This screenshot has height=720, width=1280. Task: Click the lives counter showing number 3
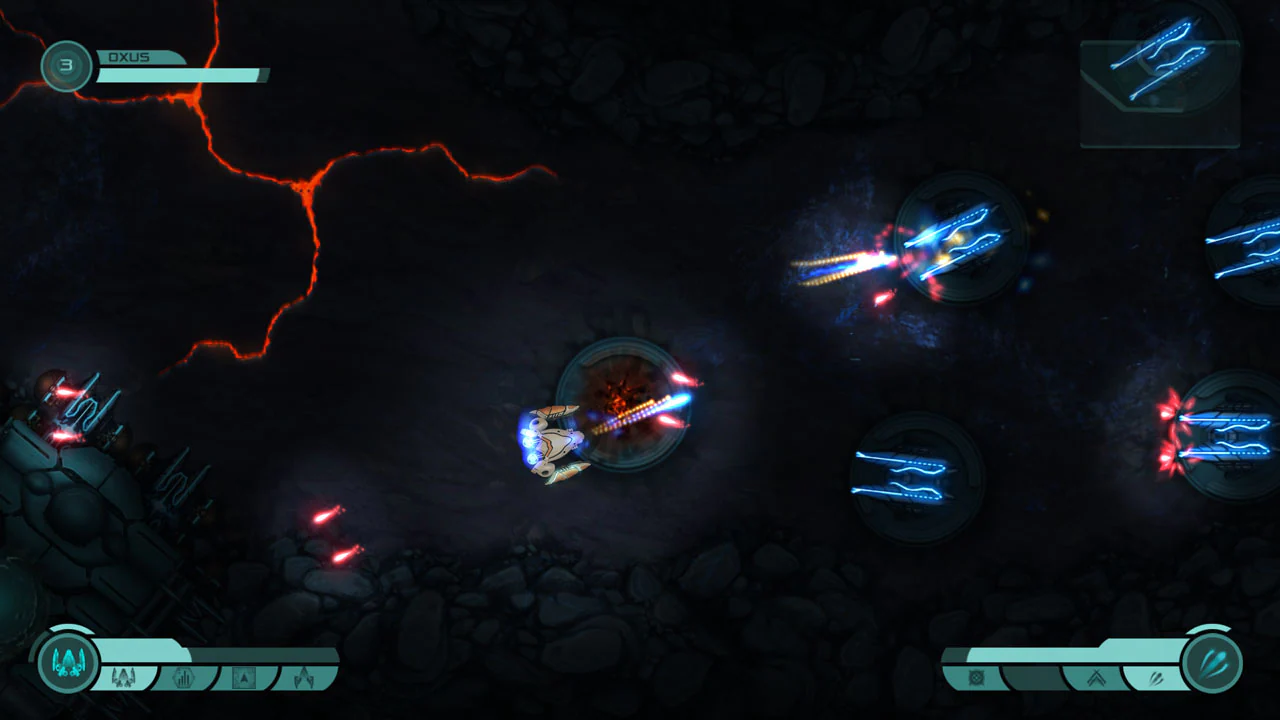pyautogui.click(x=66, y=66)
